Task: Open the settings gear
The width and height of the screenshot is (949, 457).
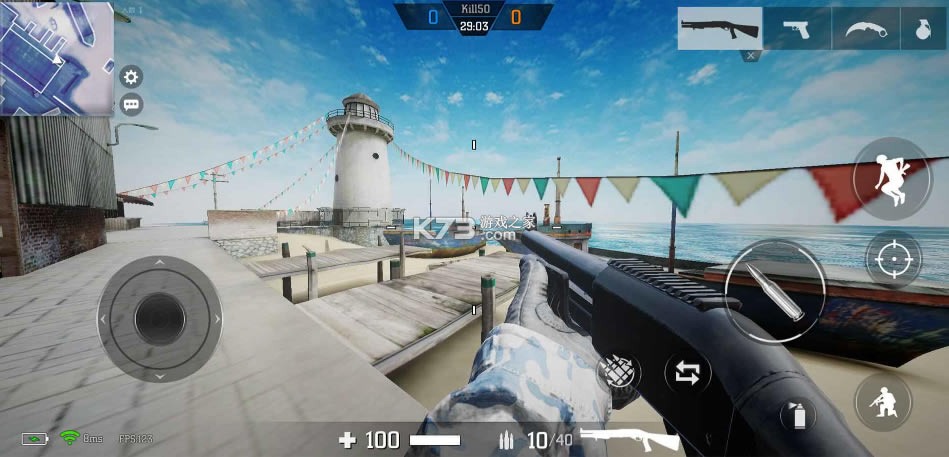Action: pos(131,76)
